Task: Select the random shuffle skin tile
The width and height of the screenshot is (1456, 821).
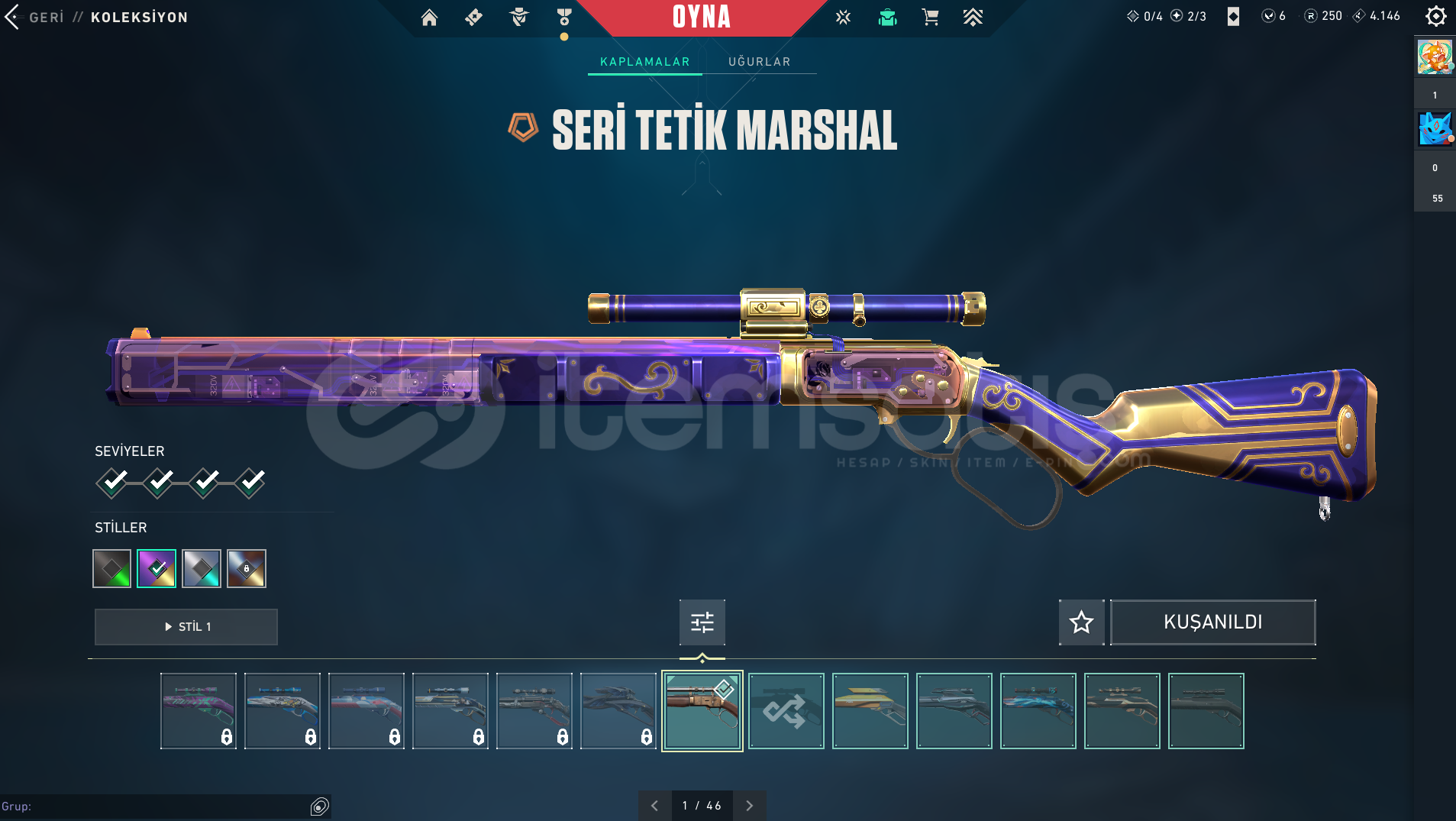Action: (786, 711)
